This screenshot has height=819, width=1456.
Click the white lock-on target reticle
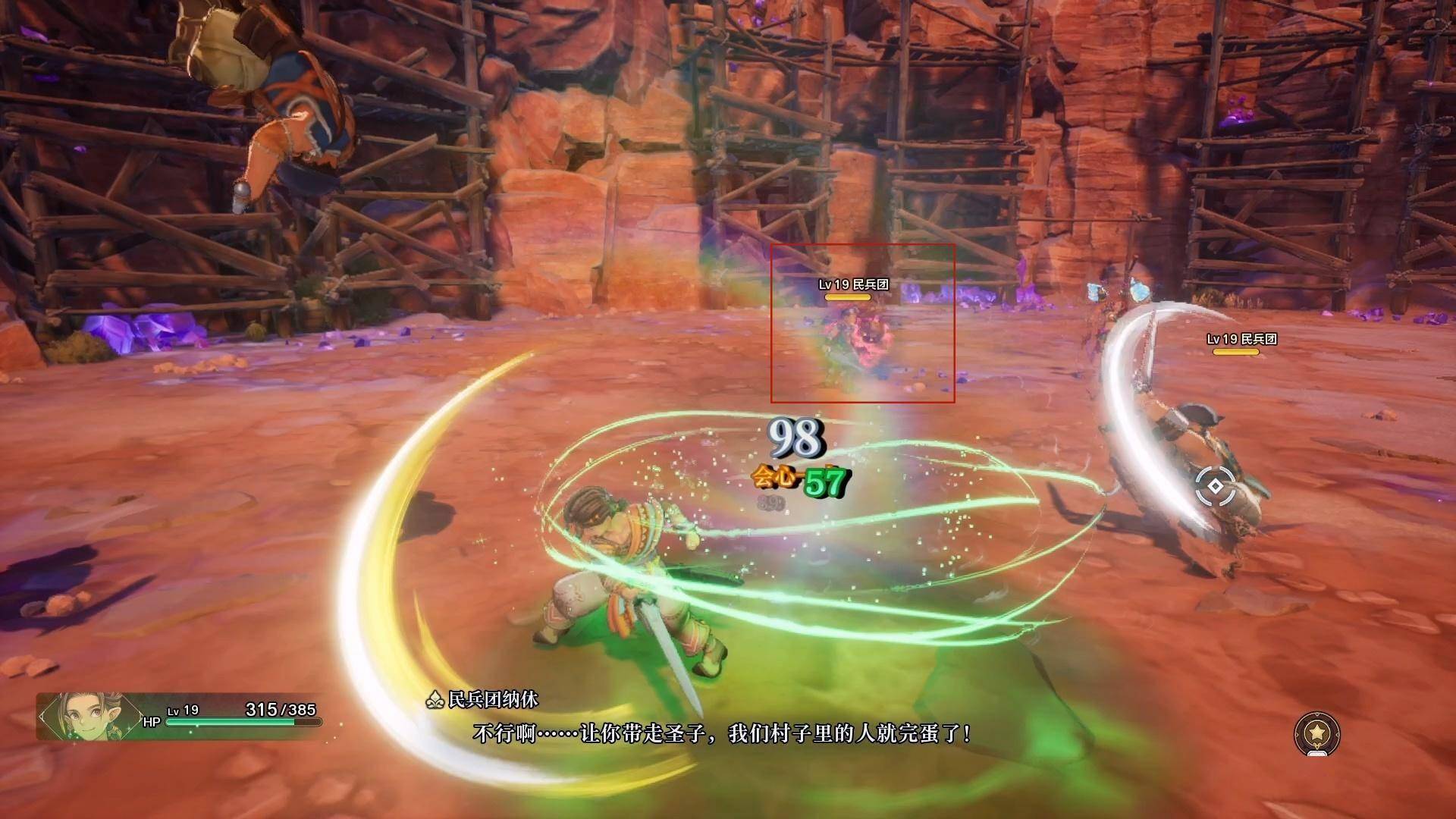click(1215, 487)
